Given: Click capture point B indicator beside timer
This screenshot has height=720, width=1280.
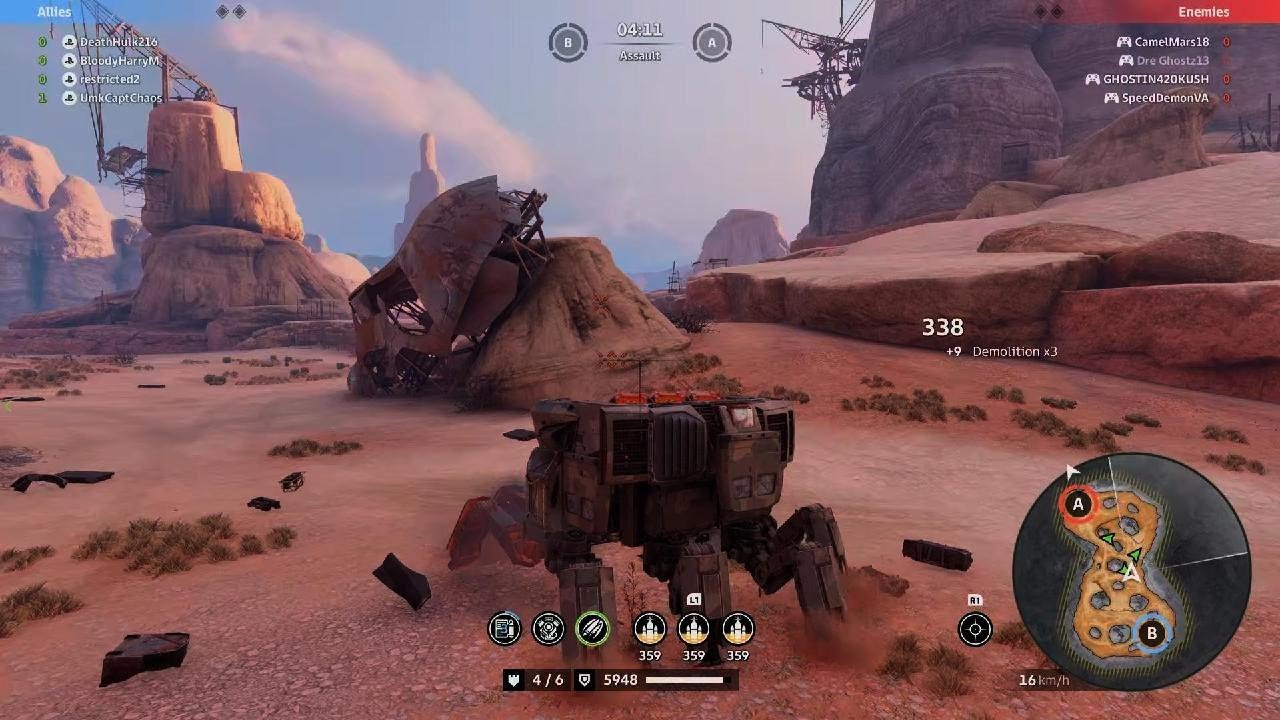Looking at the screenshot, I should click(568, 43).
